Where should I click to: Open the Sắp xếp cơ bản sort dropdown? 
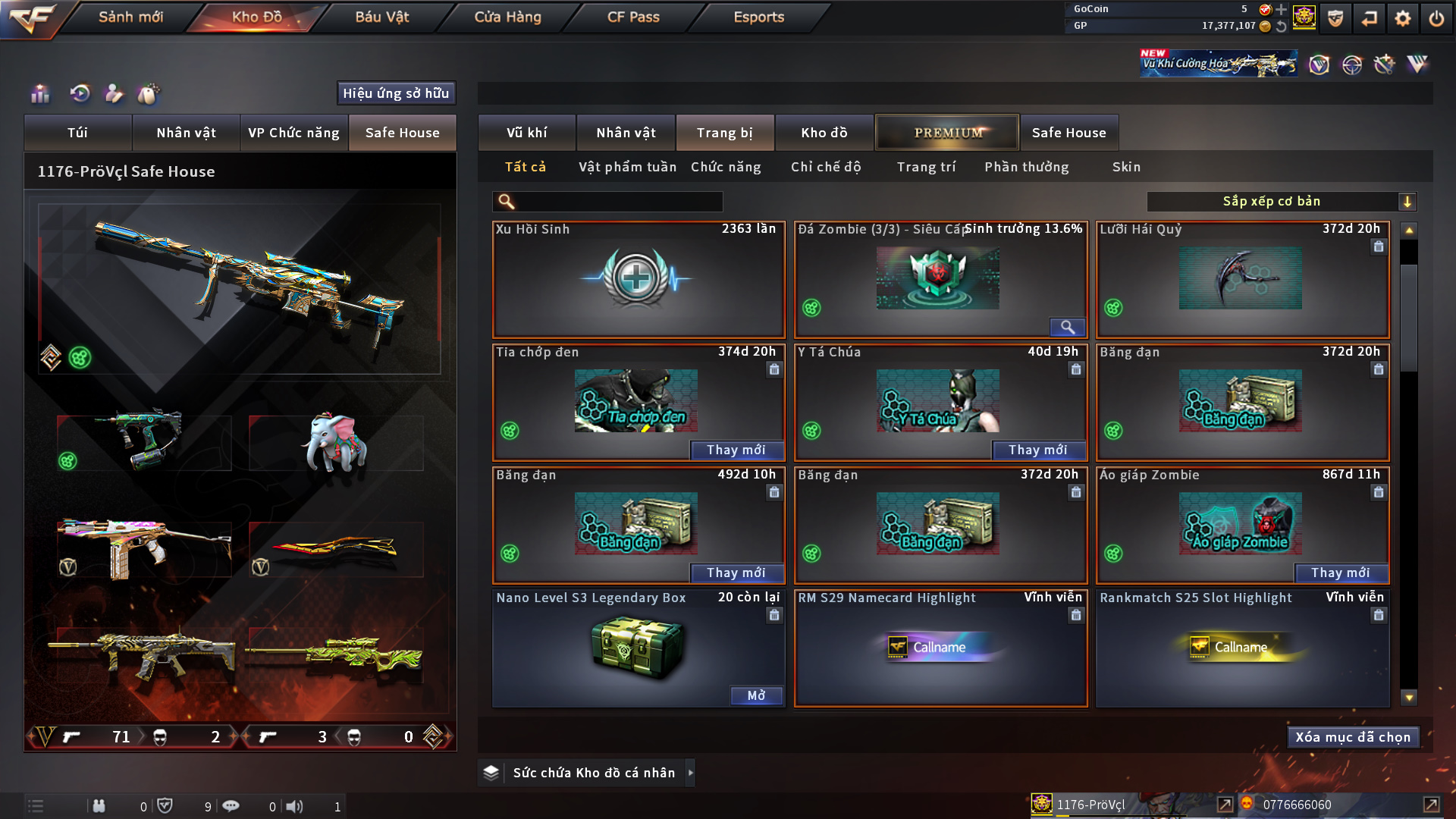1281,202
